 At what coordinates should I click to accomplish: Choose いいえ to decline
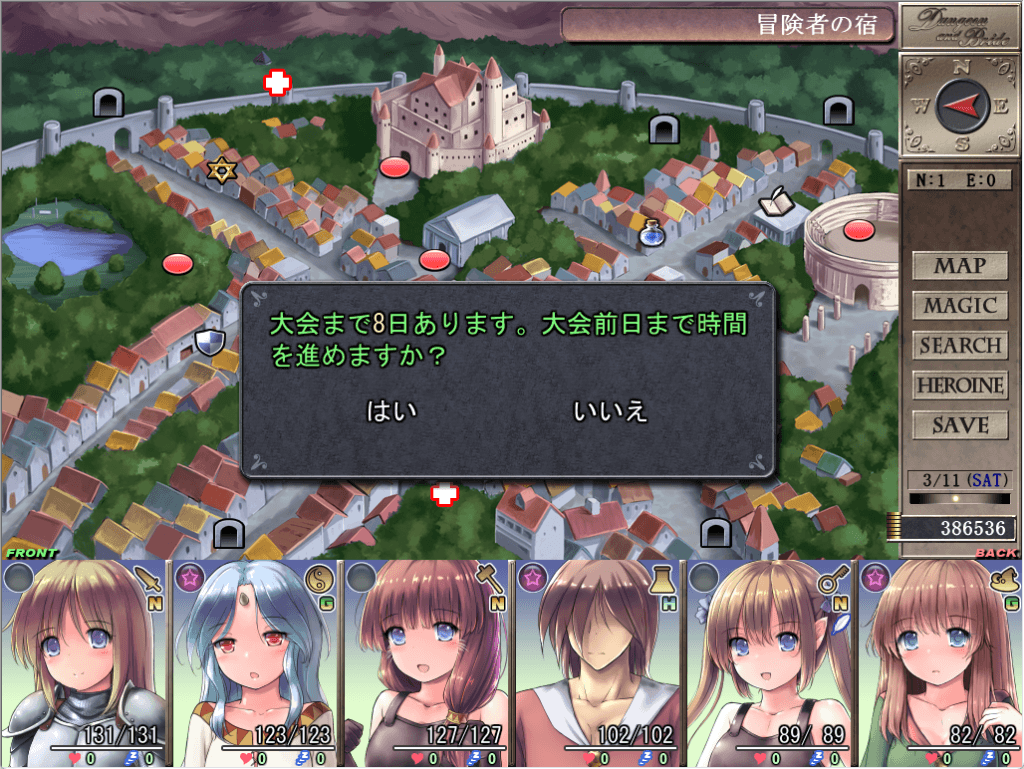(x=610, y=411)
